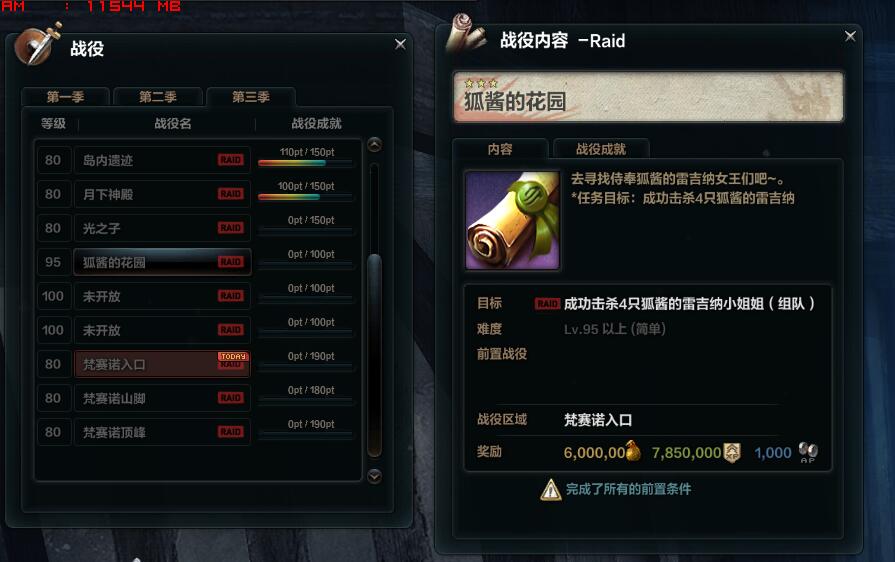Click the 战役成就 column header

(316, 124)
